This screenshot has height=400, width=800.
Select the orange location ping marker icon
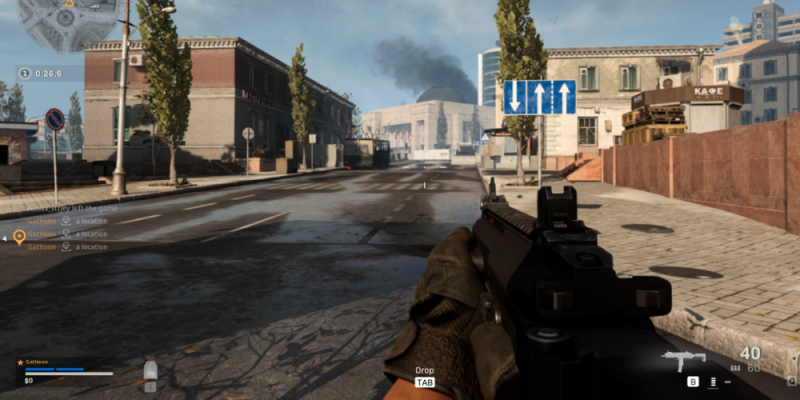pos(19,237)
